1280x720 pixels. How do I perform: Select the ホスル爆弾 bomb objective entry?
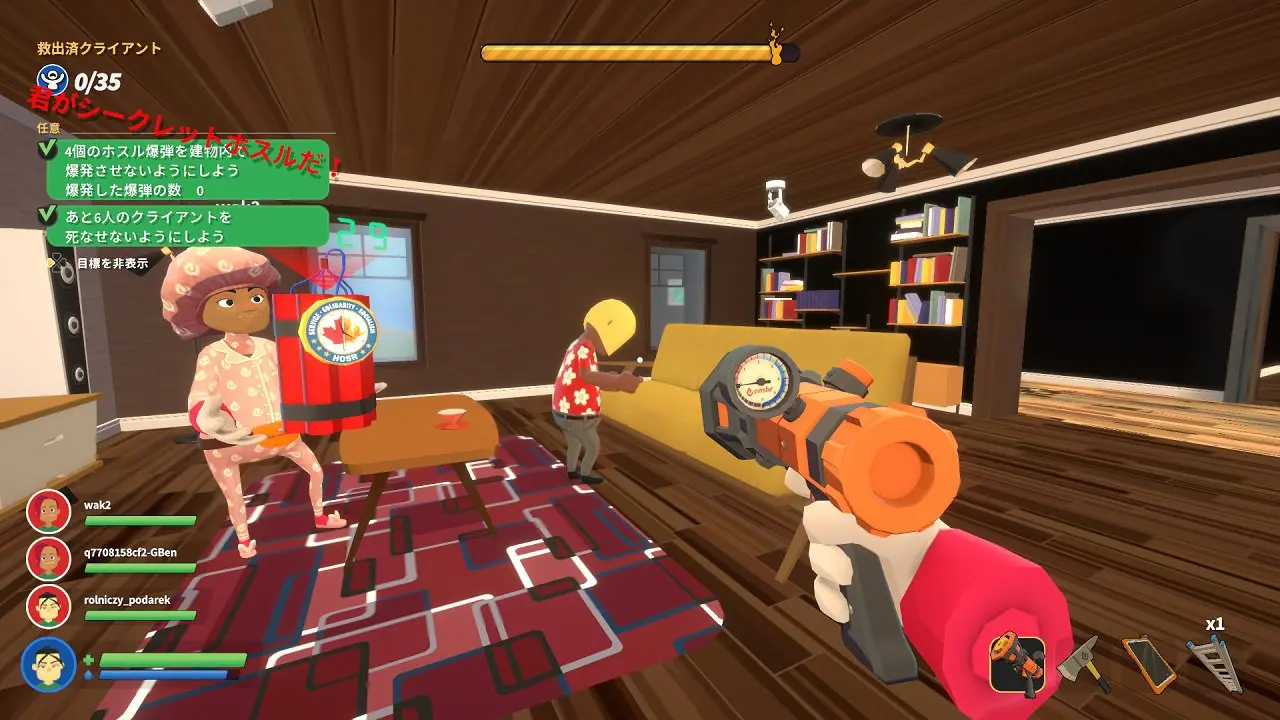tap(186, 169)
